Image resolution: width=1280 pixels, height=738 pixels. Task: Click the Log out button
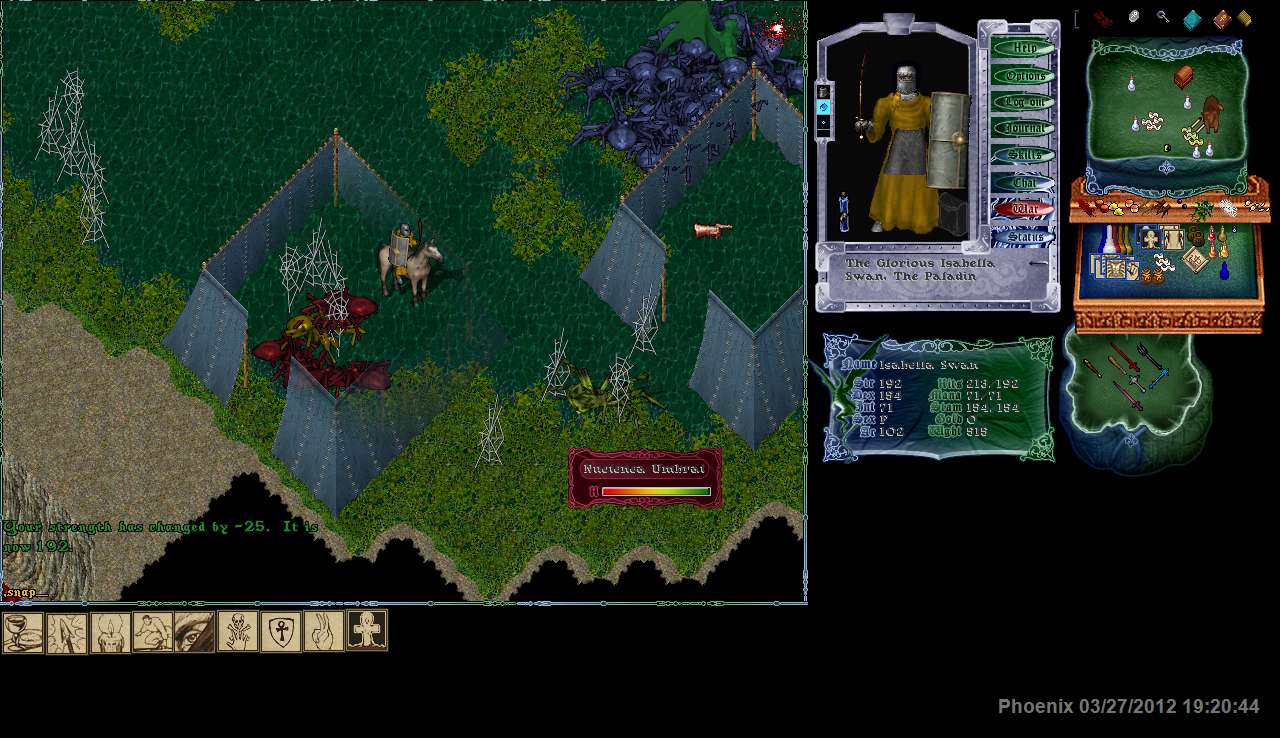[x=1023, y=102]
